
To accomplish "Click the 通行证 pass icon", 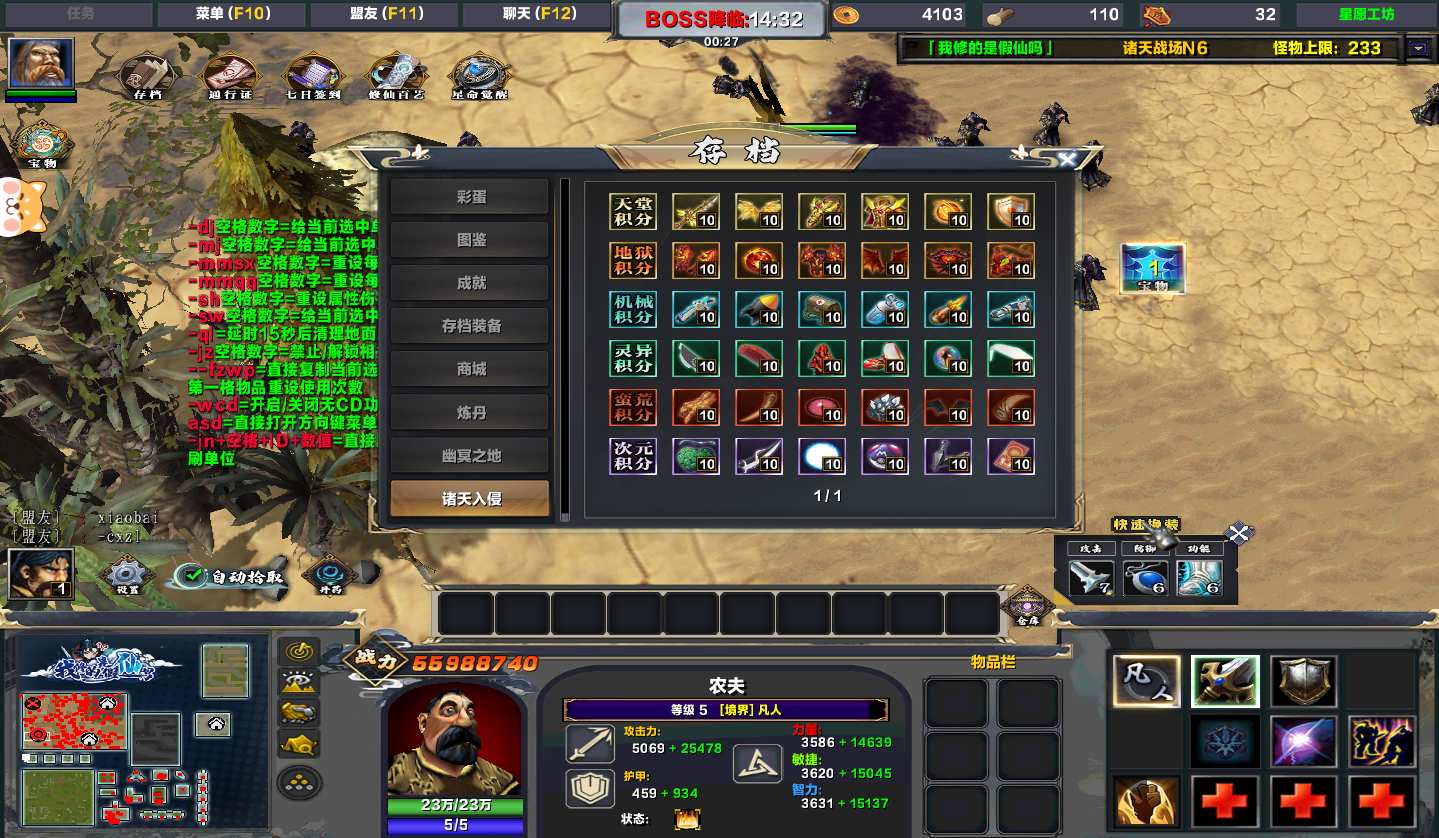I will [230, 77].
